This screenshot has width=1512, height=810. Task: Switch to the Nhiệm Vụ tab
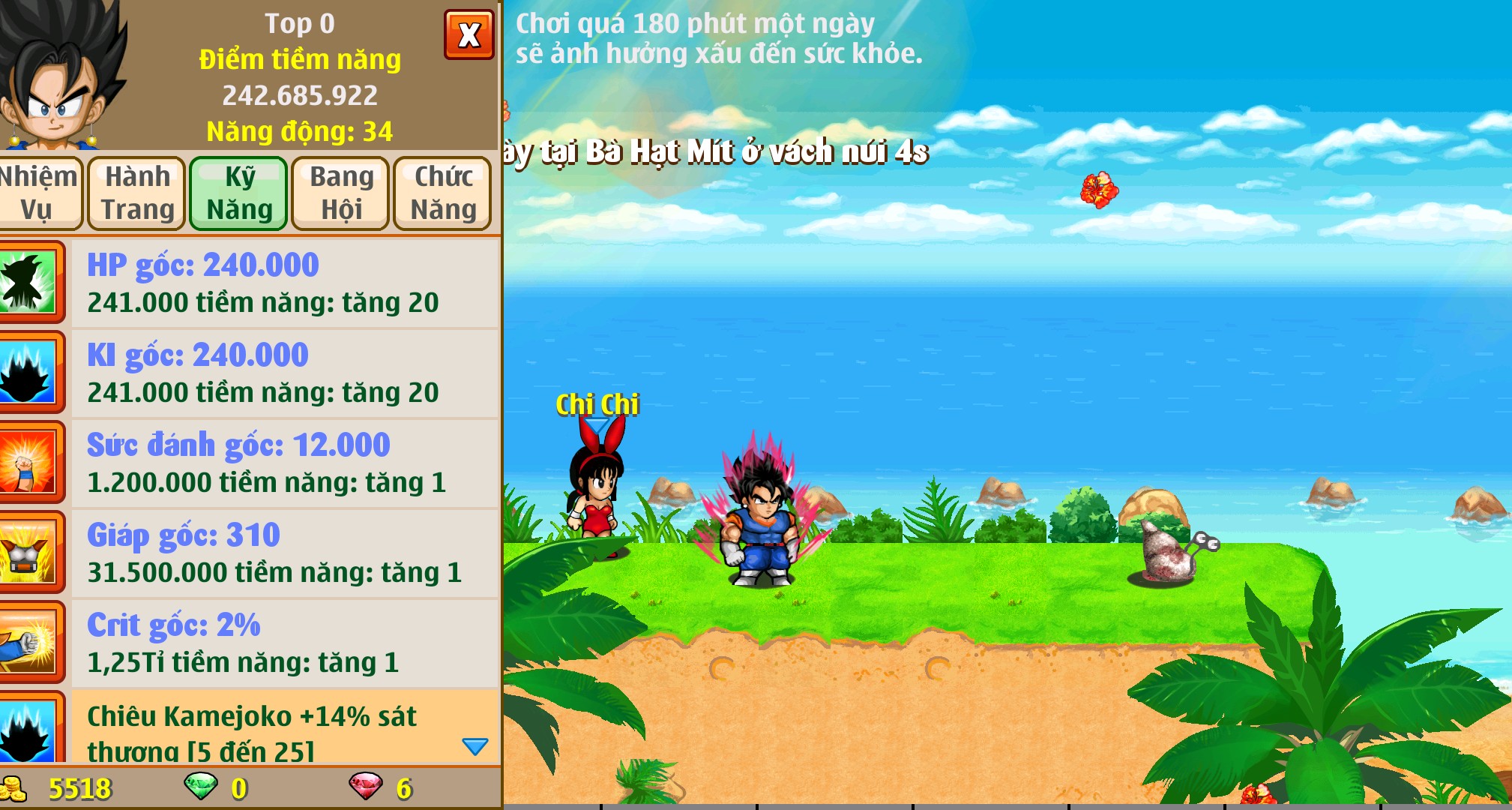click(x=37, y=193)
